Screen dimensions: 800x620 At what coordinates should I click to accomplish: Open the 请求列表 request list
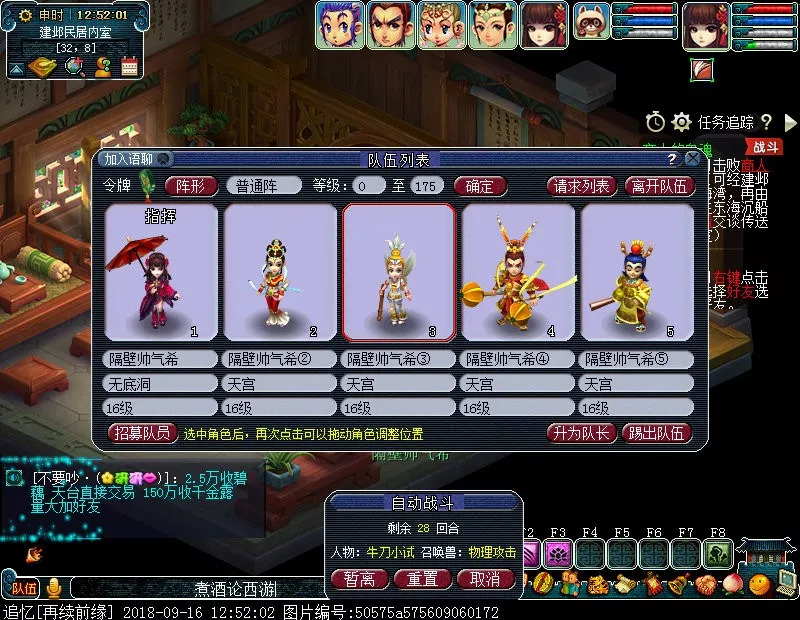581,185
